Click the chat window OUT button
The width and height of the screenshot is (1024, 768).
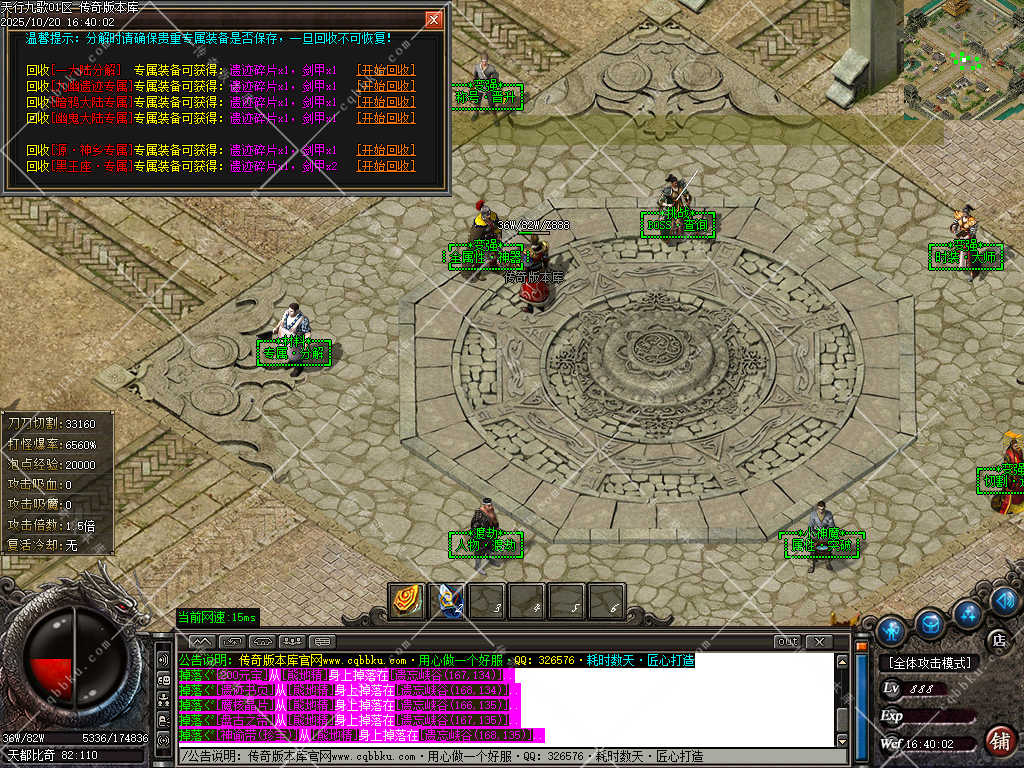point(787,641)
